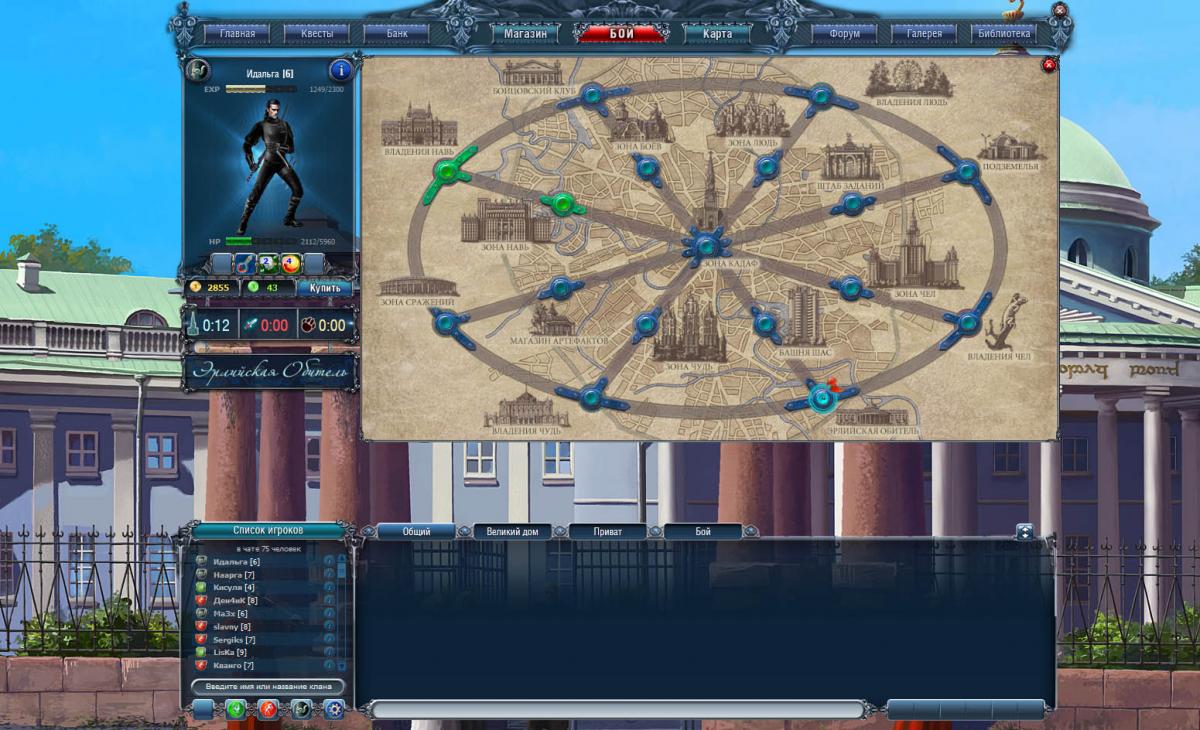Show character info with the blue i button
Viewport: 1200px width, 730px height.
coord(340,70)
